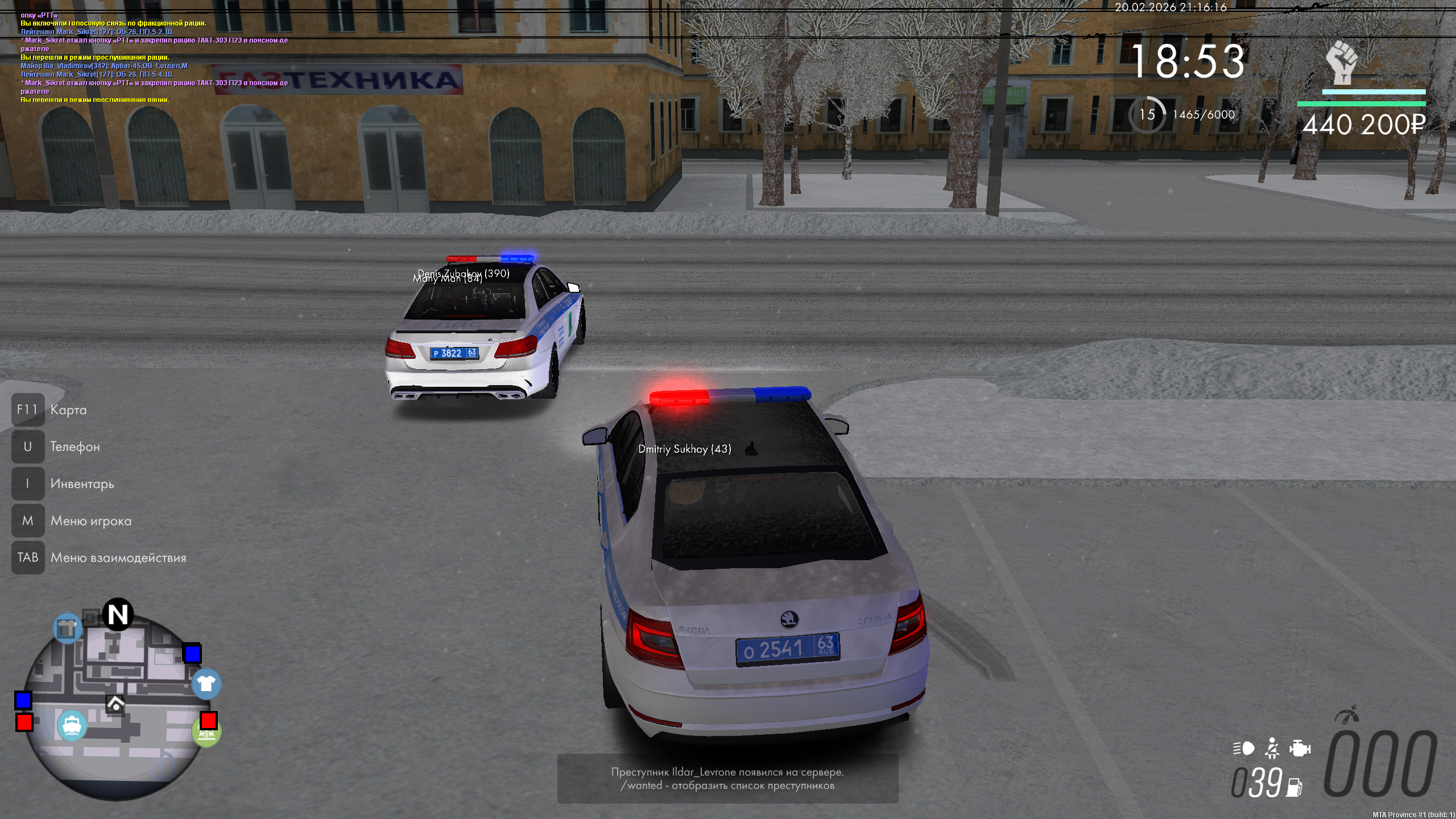
Task: Click the N compass marker on minimap
Action: (118, 615)
